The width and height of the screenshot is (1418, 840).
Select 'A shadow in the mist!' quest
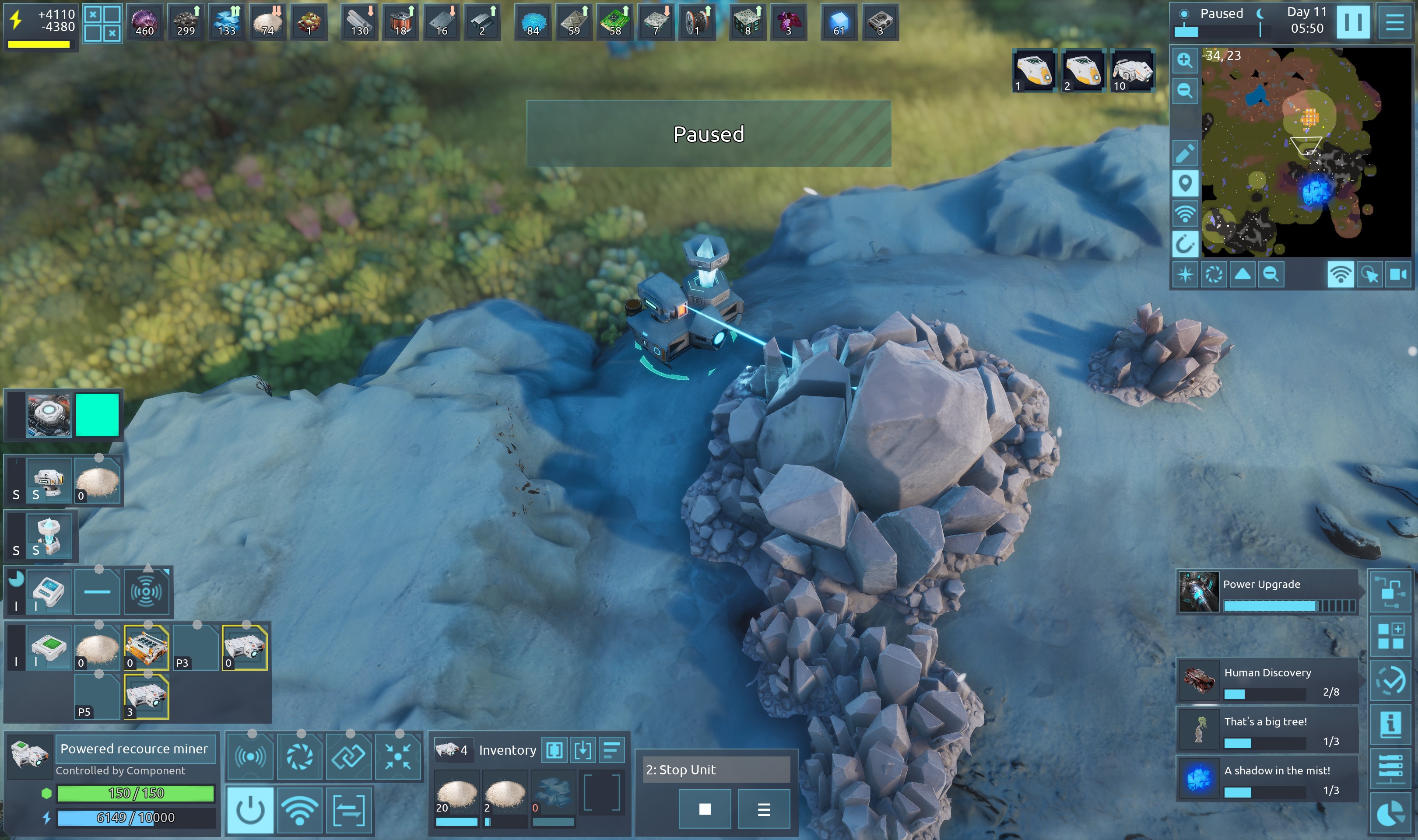(1267, 779)
